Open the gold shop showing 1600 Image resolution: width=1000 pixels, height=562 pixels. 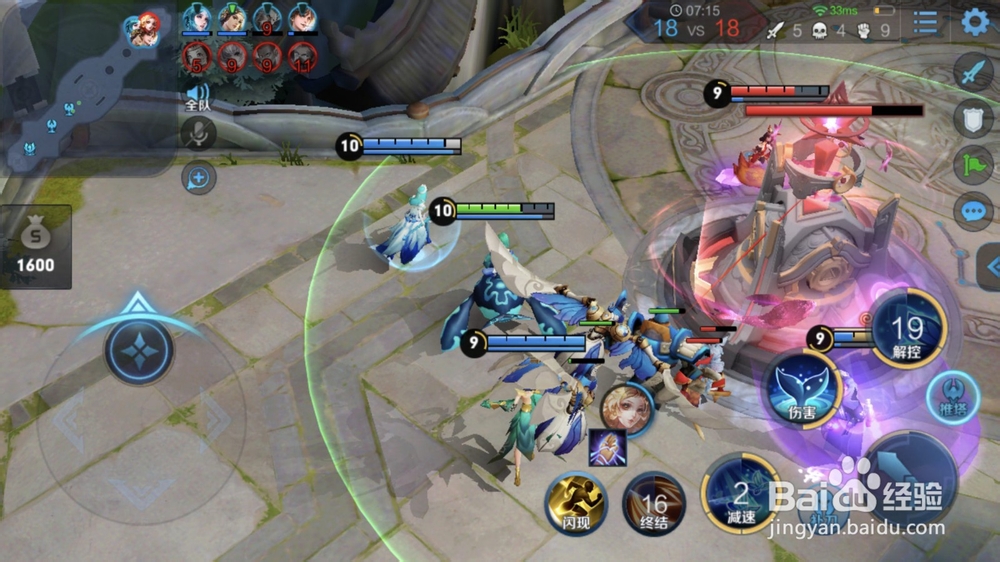pyautogui.click(x=36, y=247)
